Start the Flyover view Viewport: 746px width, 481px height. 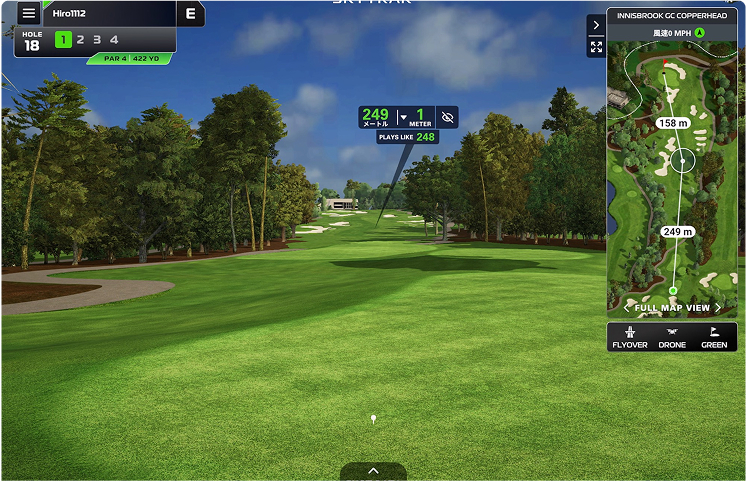click(x=629, y=337)
